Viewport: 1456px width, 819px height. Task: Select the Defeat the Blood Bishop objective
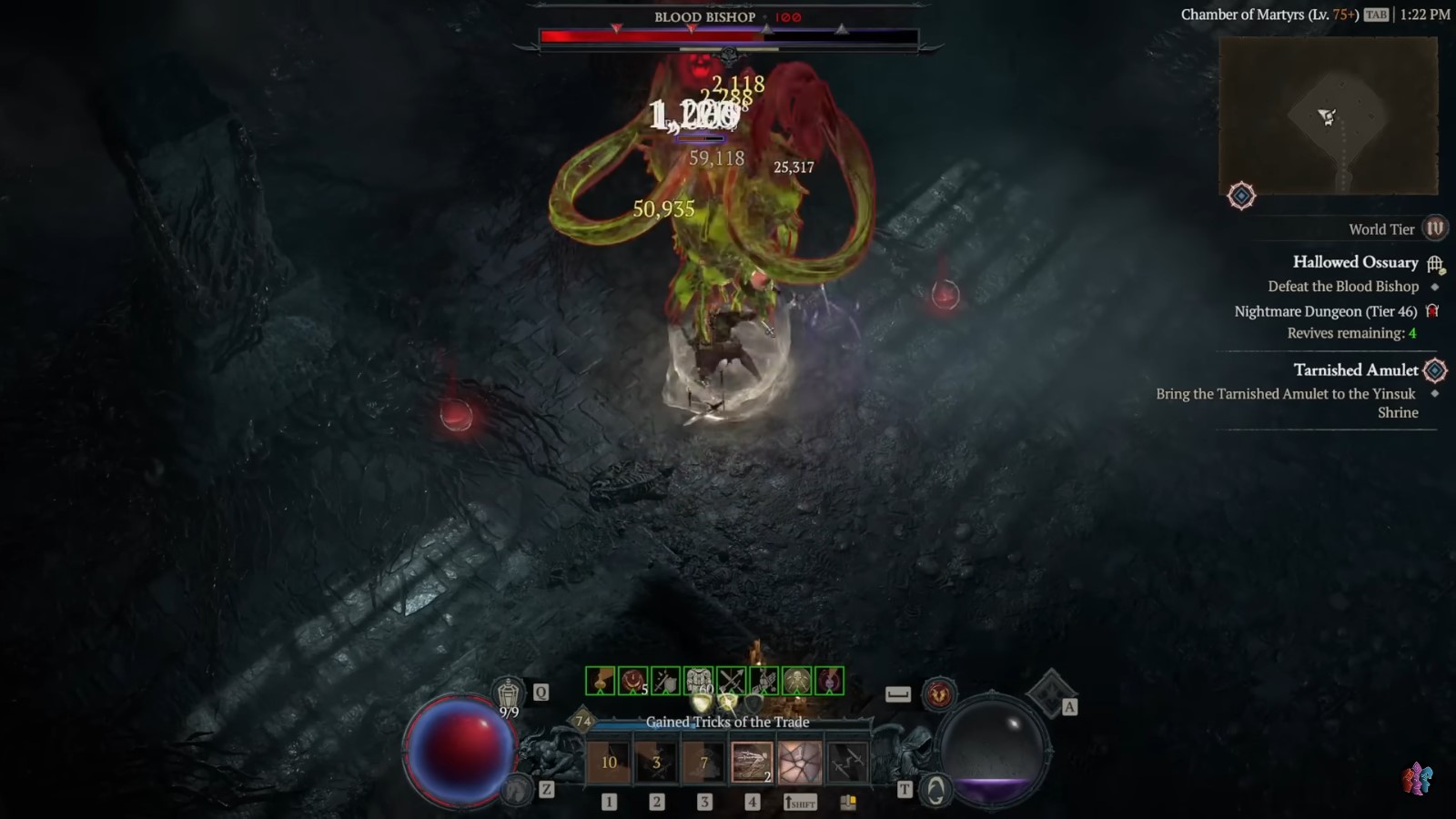1343,286
